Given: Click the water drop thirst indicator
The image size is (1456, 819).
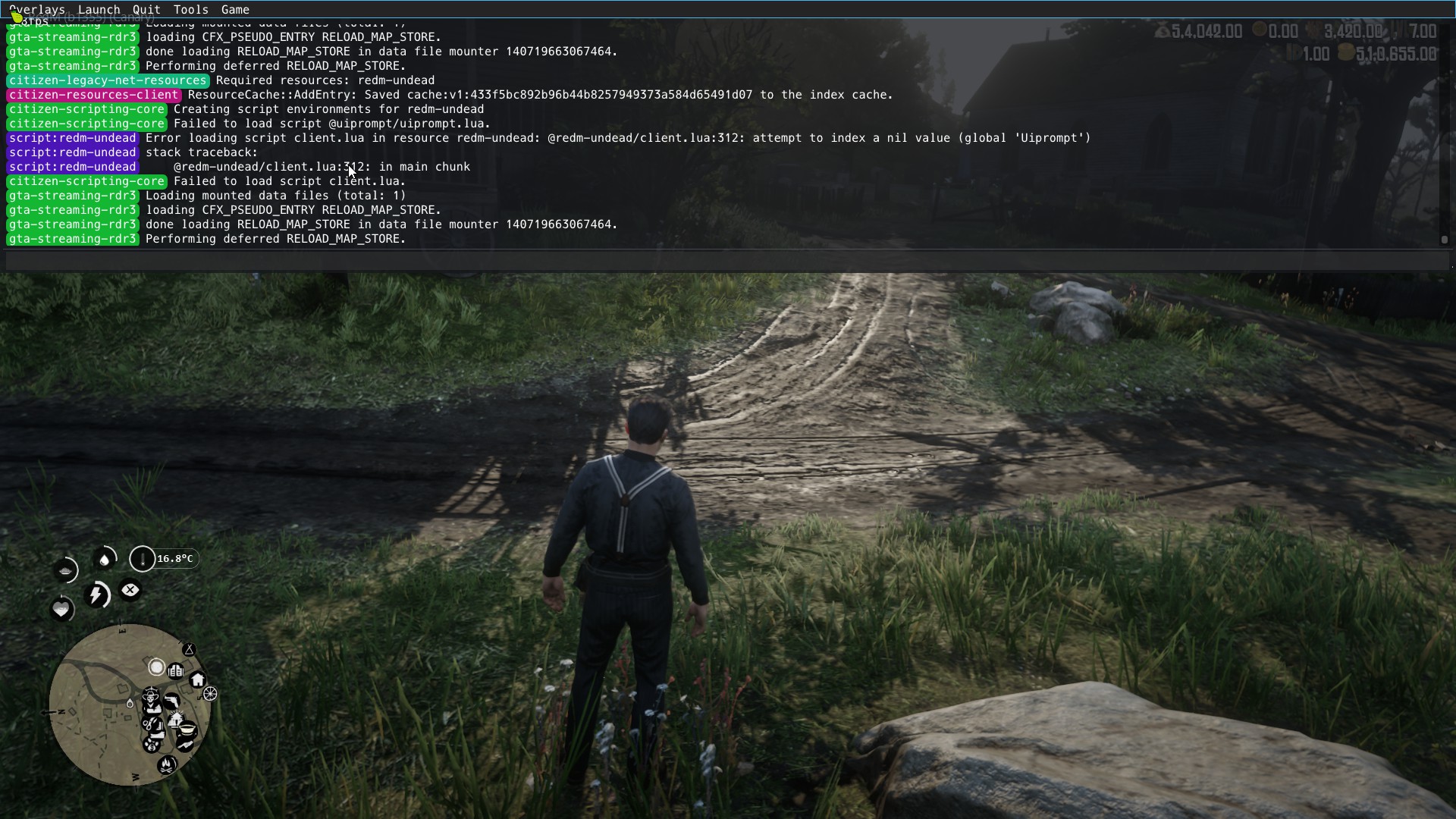Looking at the screenshot, I should (x=105, y=560).
